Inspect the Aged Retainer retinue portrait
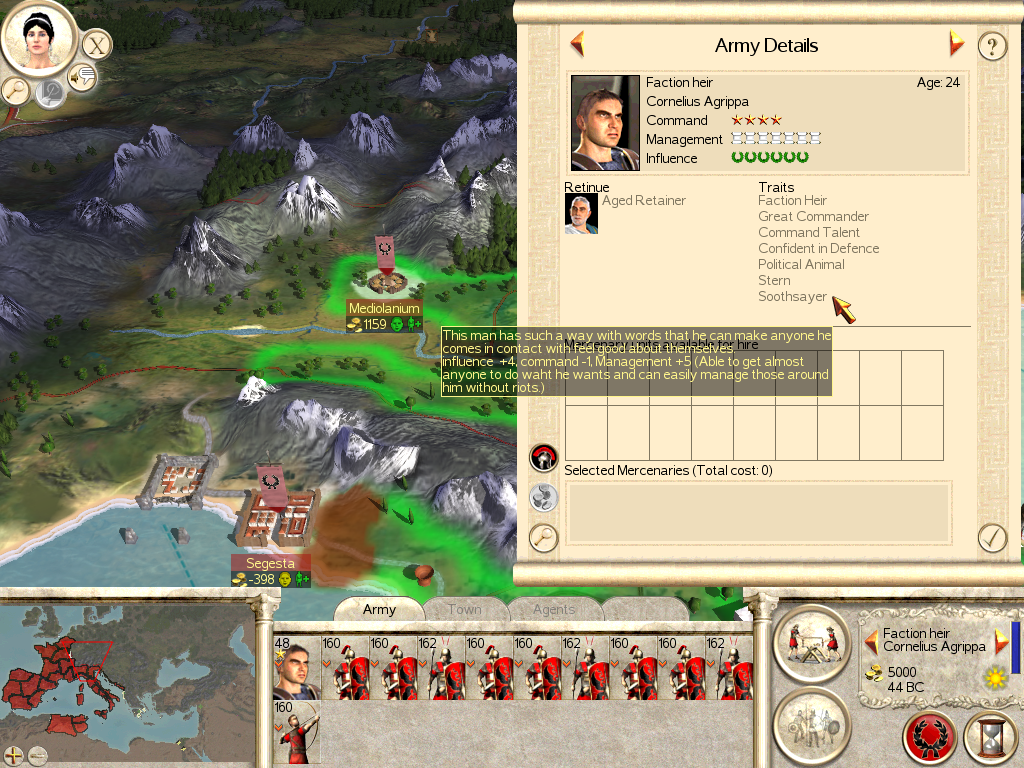The height and width of the screenshot is (768, 1024). 581,214
